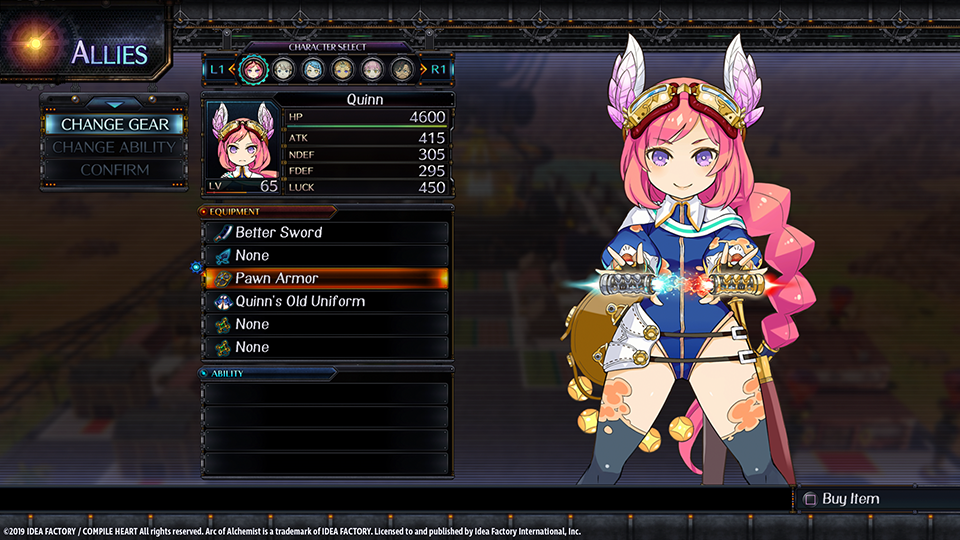Select the blonde-haired character portrait
The width and height of the screenshot is (960, 540).
point(343,69)
